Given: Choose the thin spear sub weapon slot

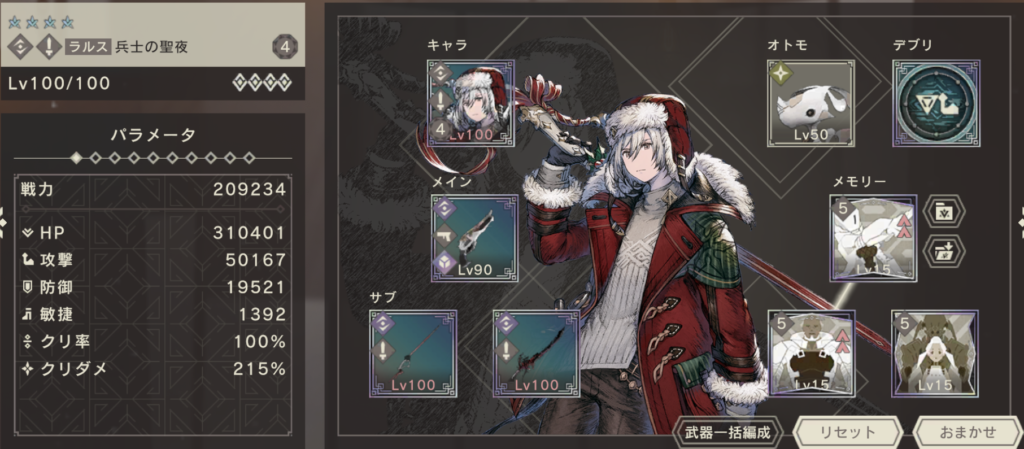Looking at the screenshot, I should (x=413, y=354).
